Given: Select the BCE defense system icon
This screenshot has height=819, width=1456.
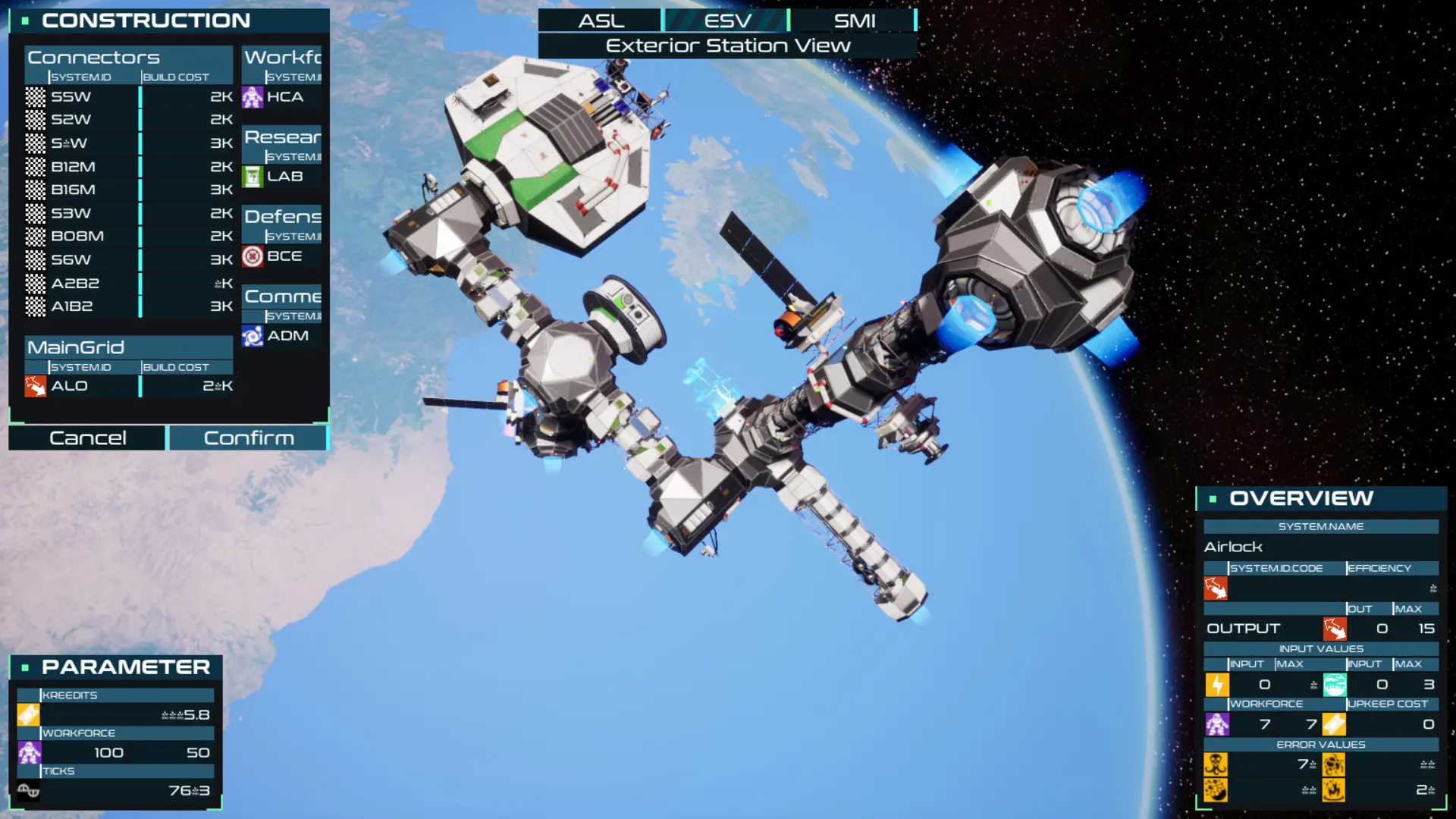Looking at the screenshot, I should click(x=252, y=256).
